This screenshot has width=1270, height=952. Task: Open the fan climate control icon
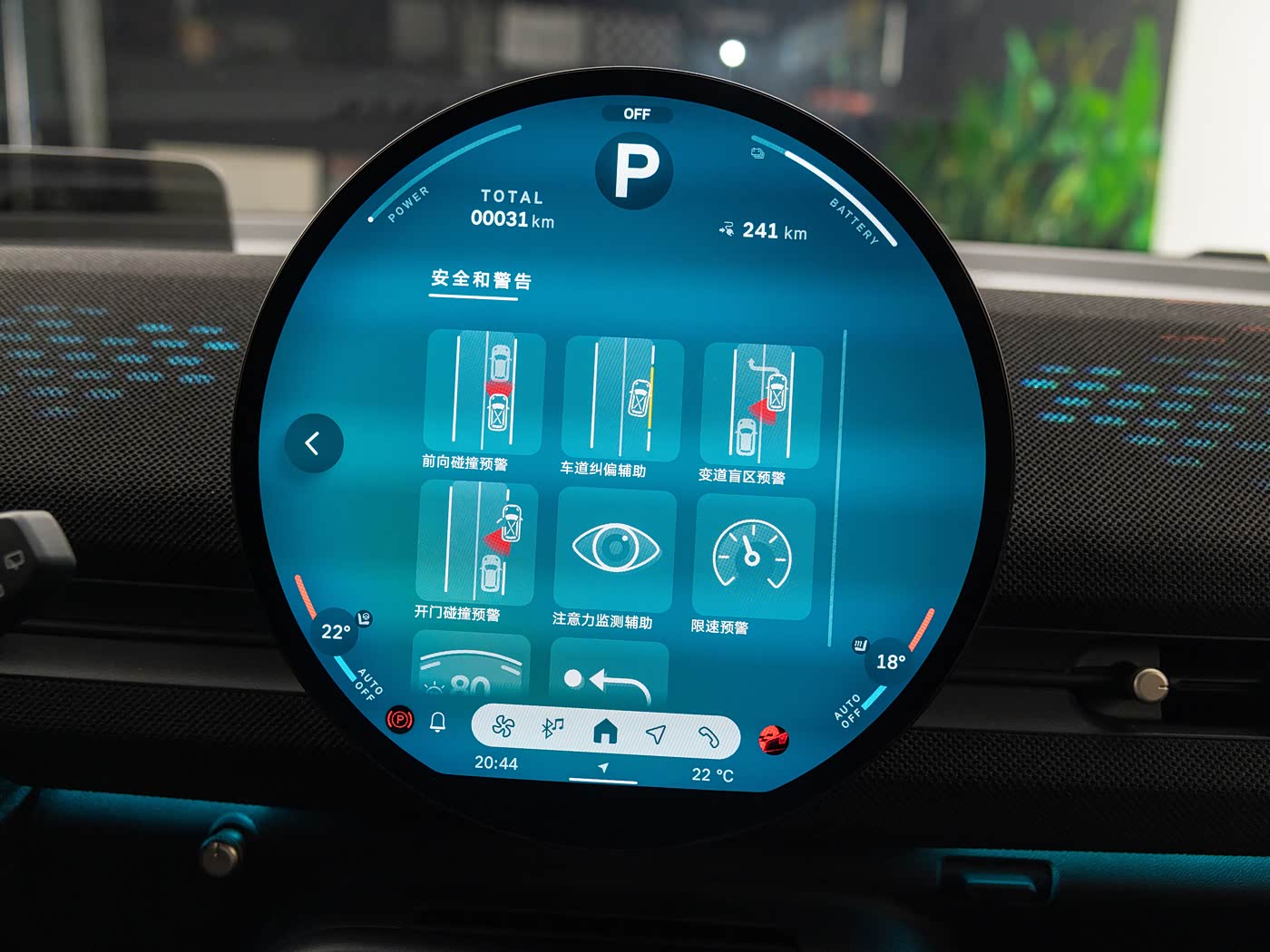click(503, 726)
